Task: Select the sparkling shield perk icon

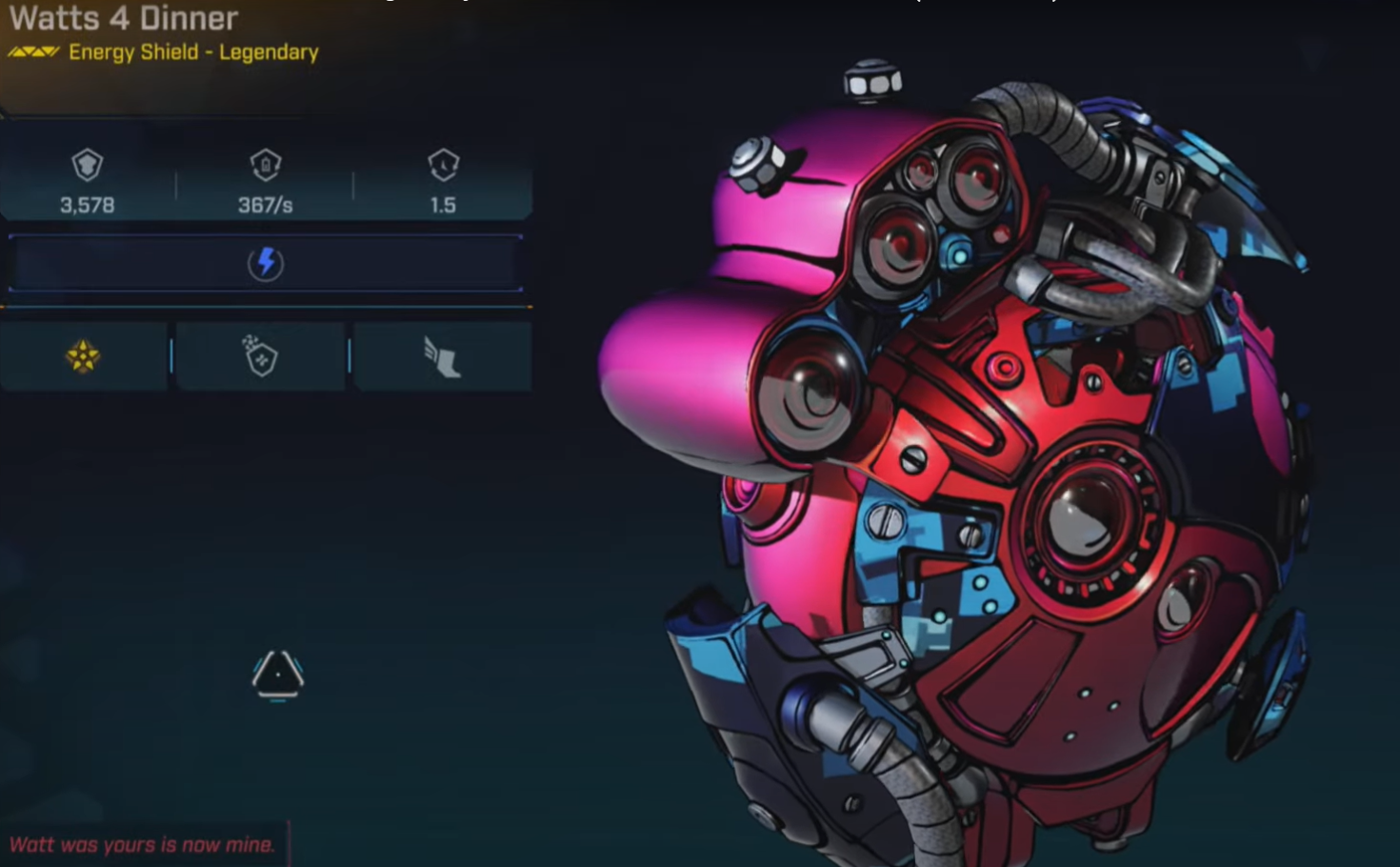Action: (x=260, y=356)
